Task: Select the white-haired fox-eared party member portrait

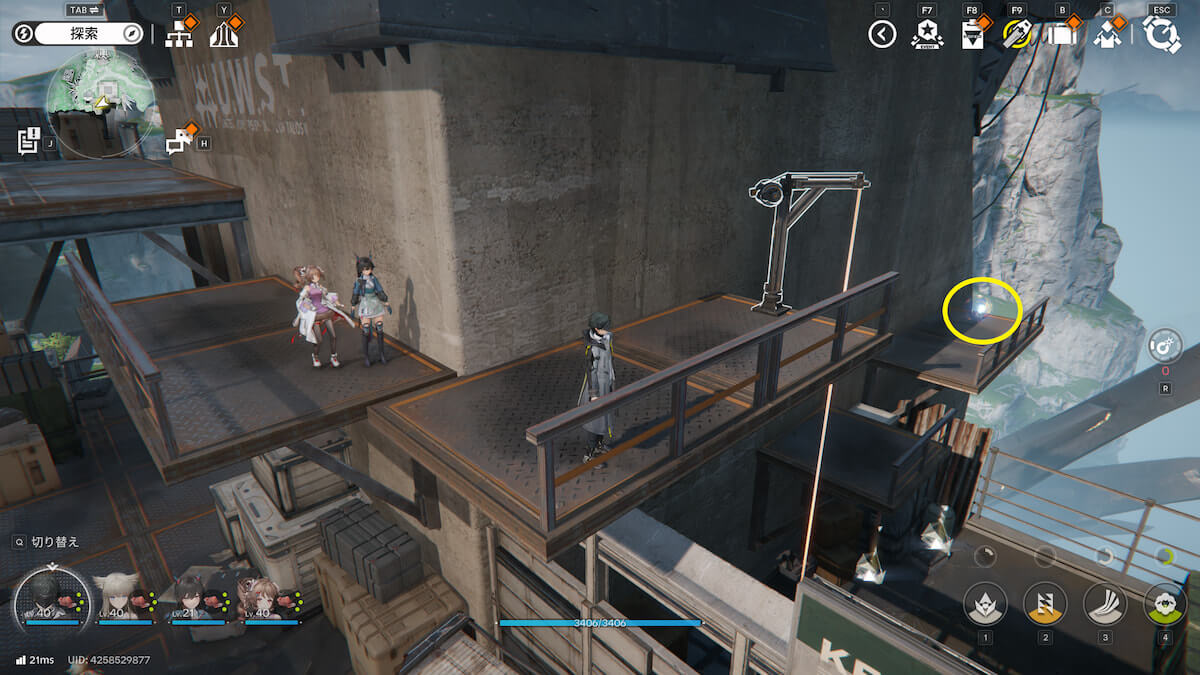Action: click(120, 599)
